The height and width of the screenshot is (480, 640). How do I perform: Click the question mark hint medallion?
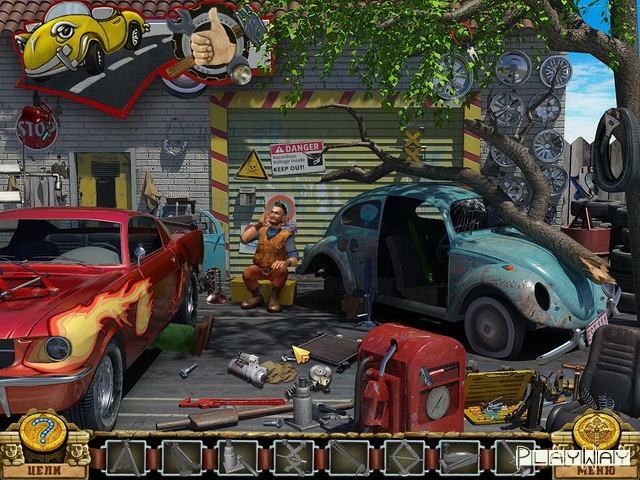coord(43,431)
